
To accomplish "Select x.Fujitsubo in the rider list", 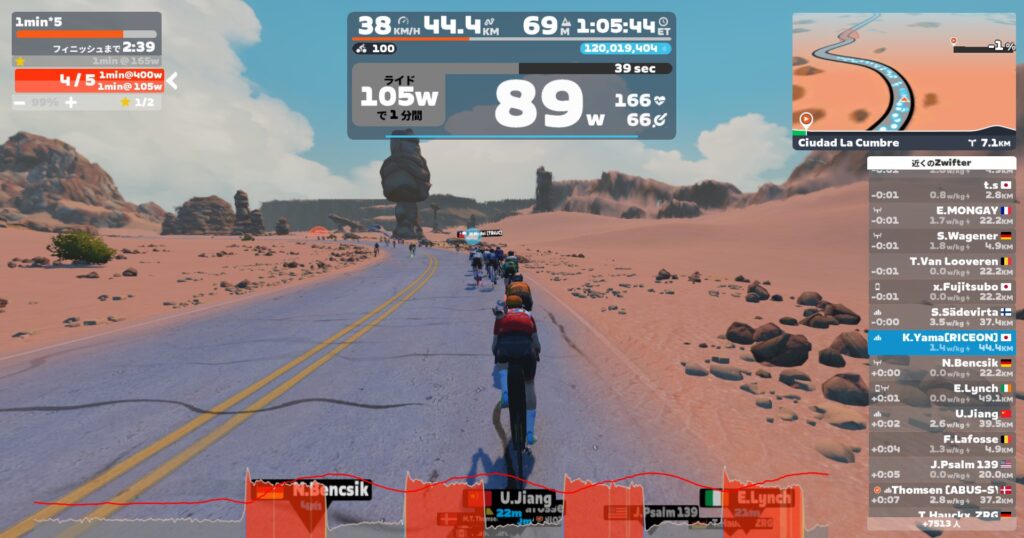I will (x=941, y=291).
